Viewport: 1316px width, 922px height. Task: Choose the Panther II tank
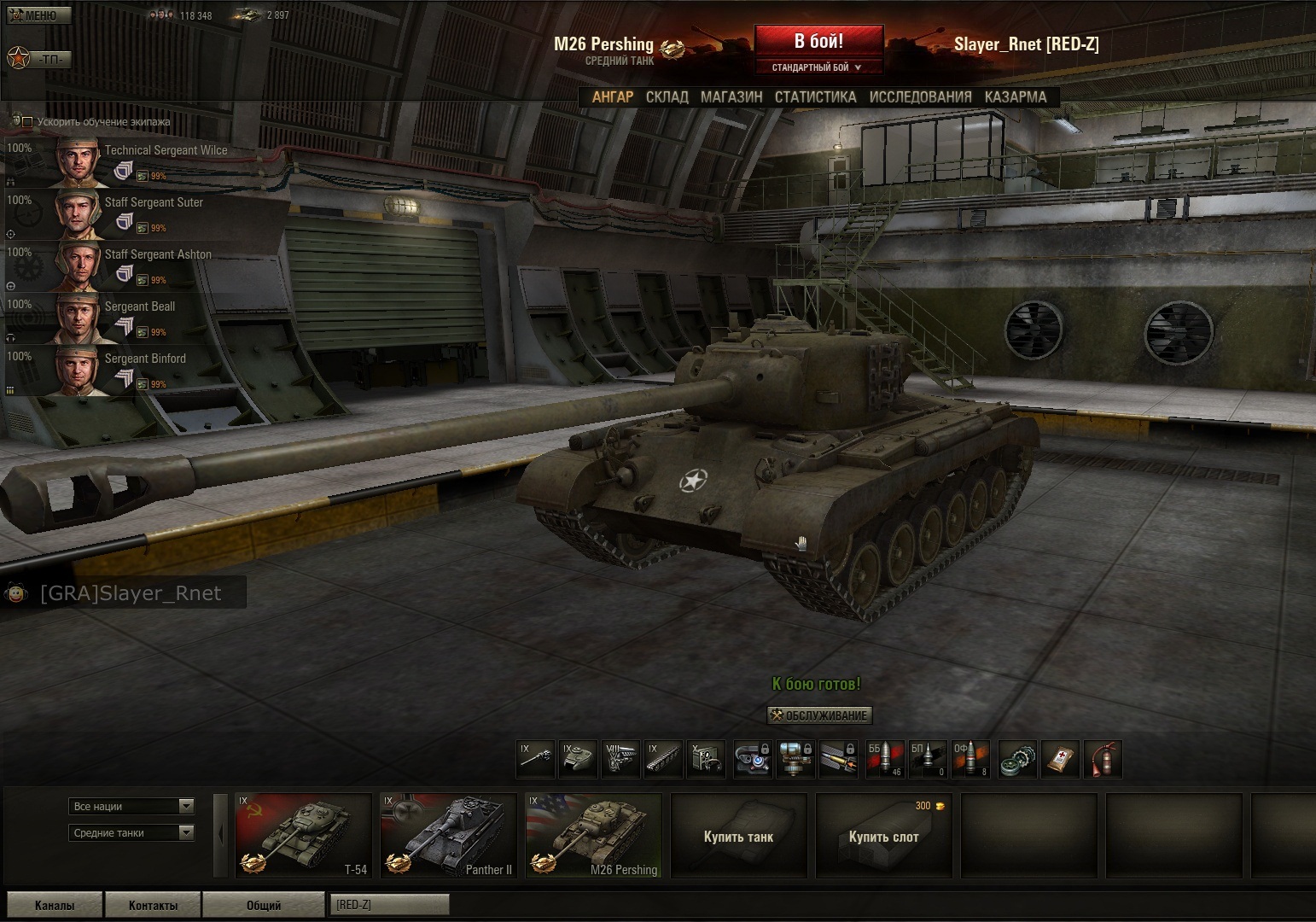coord(448,836)
